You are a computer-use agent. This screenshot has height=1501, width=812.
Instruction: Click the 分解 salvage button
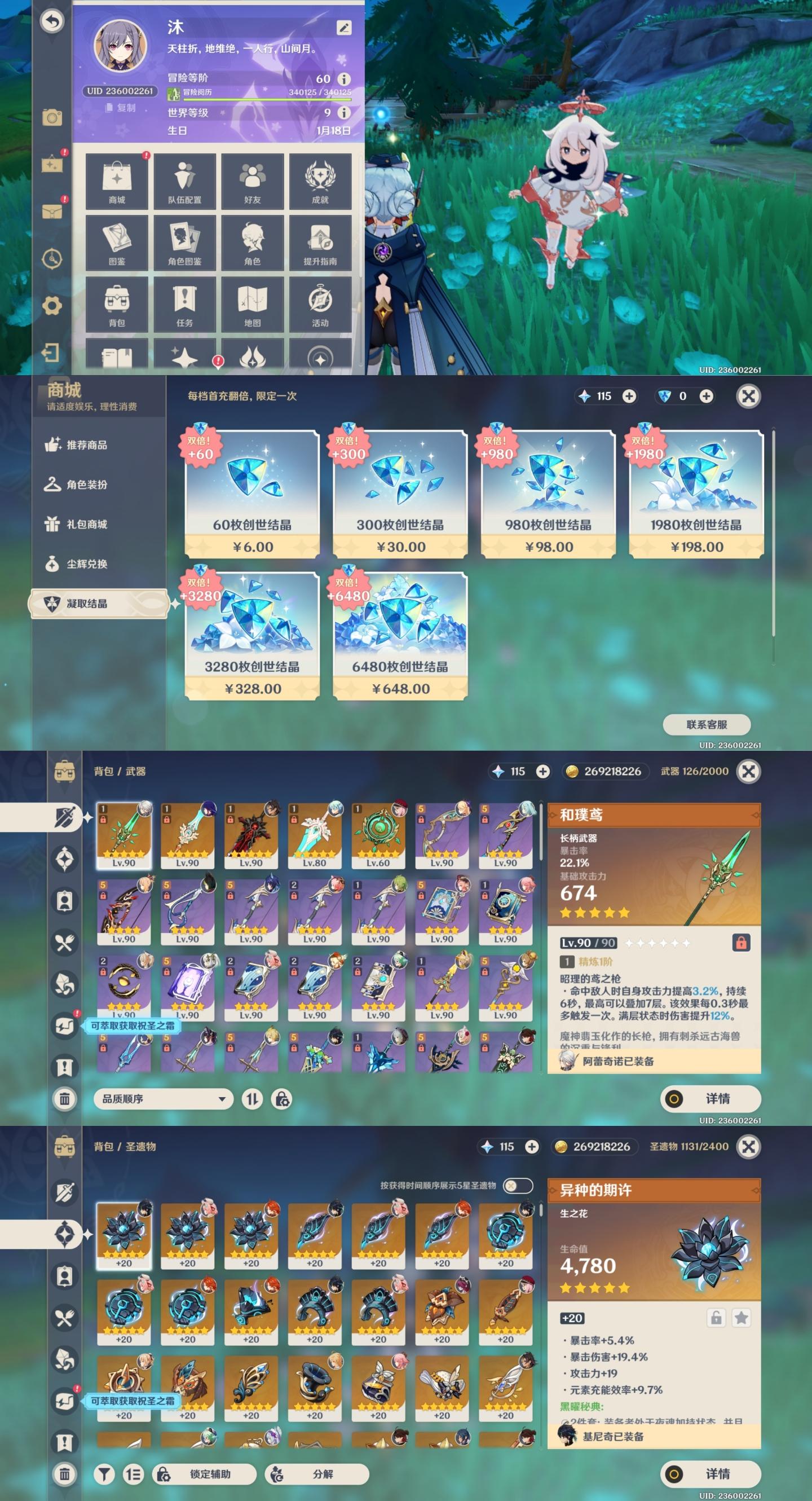pos(317,1473)
